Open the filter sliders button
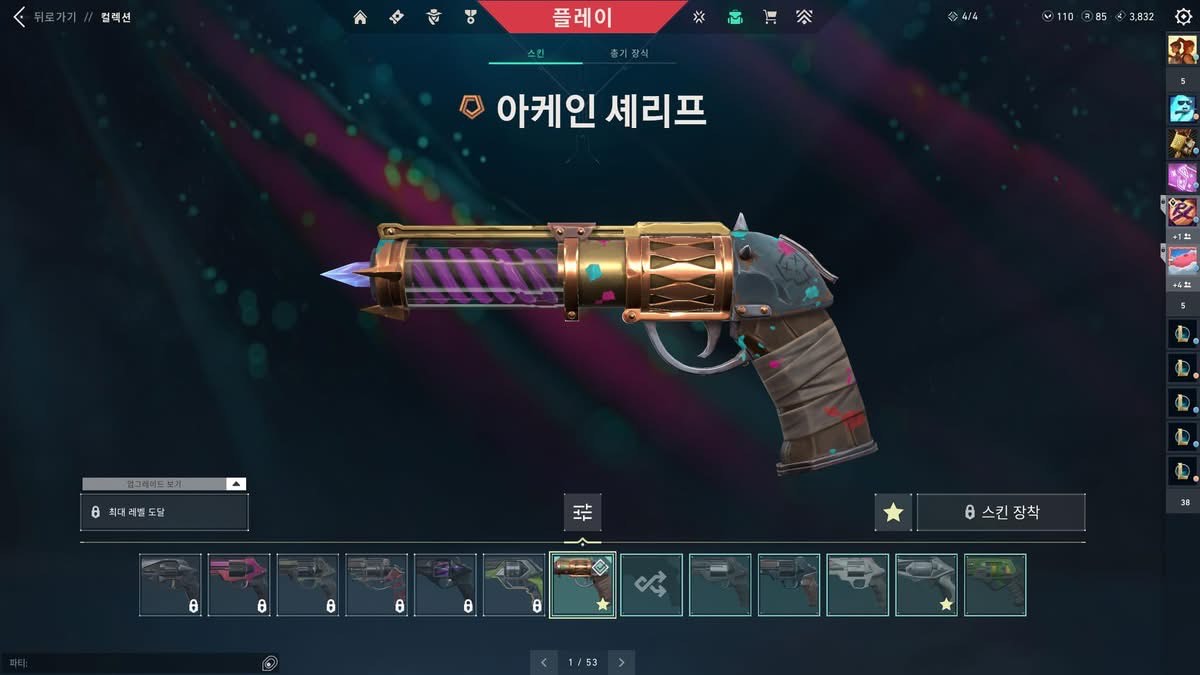 (582, 512)
